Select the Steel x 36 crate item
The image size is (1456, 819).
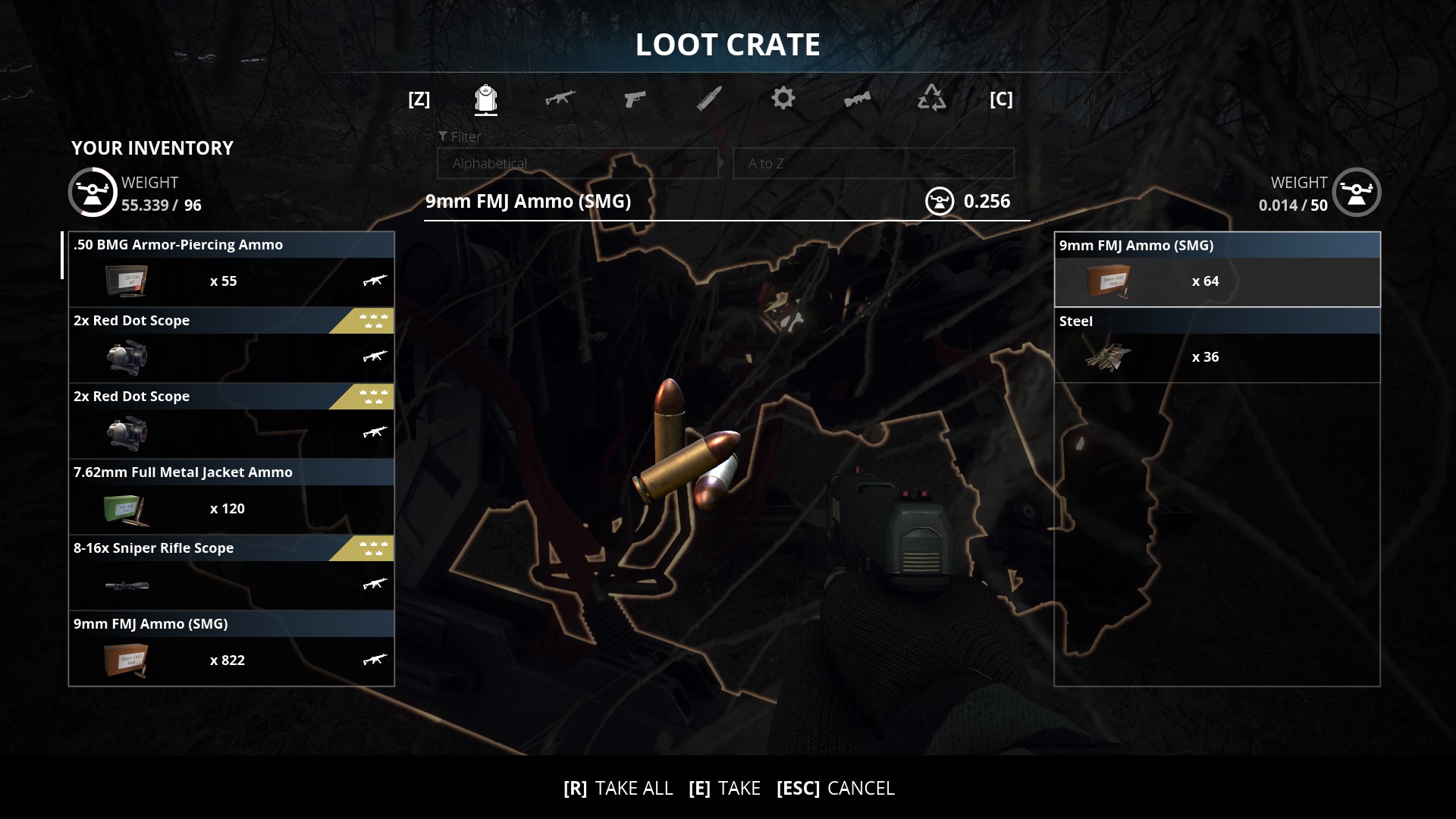(x=1216, y=346)
